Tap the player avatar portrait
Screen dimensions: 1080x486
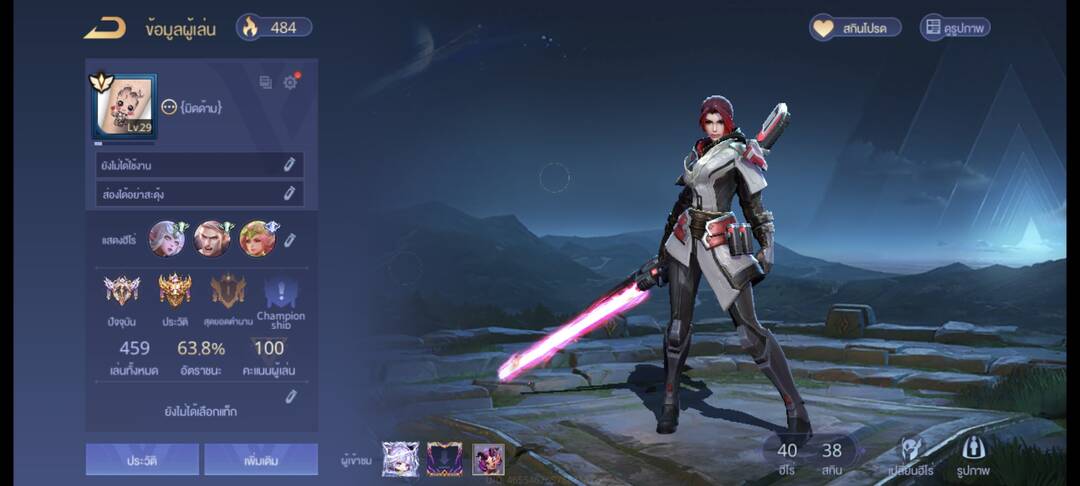125,106
